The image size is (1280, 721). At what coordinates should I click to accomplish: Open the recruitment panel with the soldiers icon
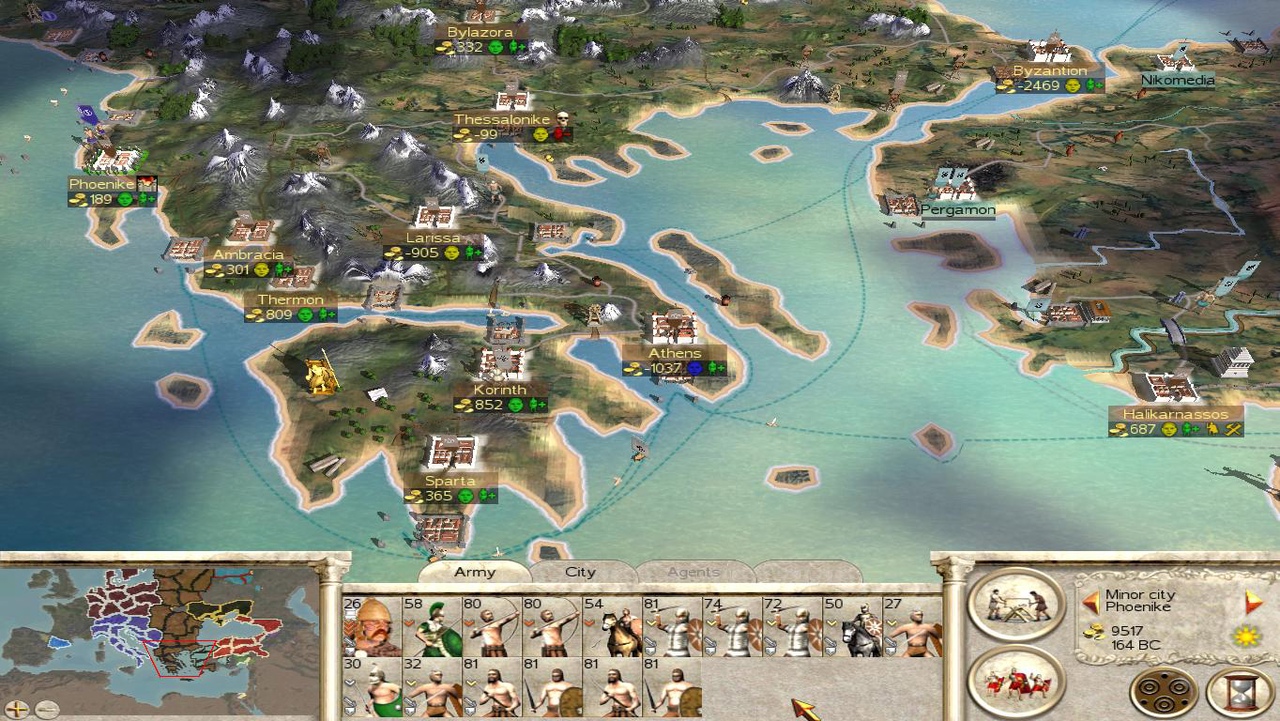pos(1016,680)
